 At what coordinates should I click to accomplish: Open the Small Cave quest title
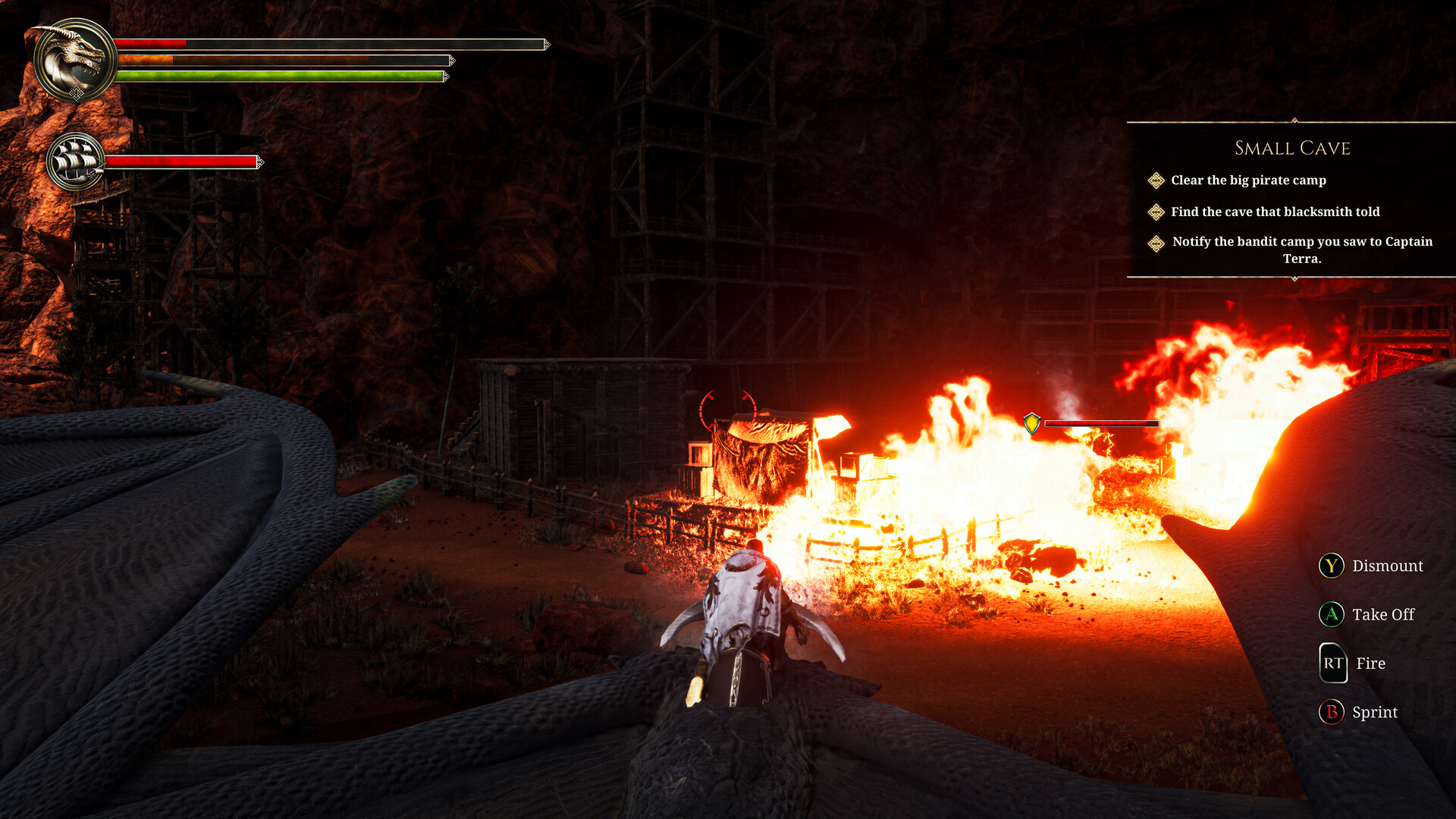pos(1291,149)
